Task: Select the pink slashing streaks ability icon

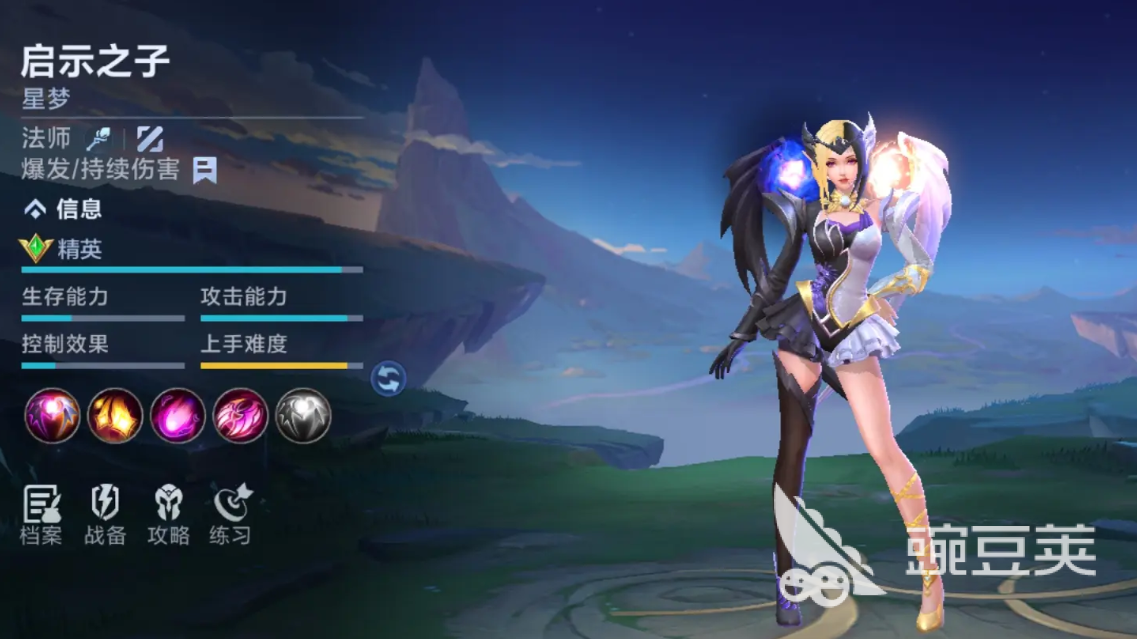Action: point(240,416)
